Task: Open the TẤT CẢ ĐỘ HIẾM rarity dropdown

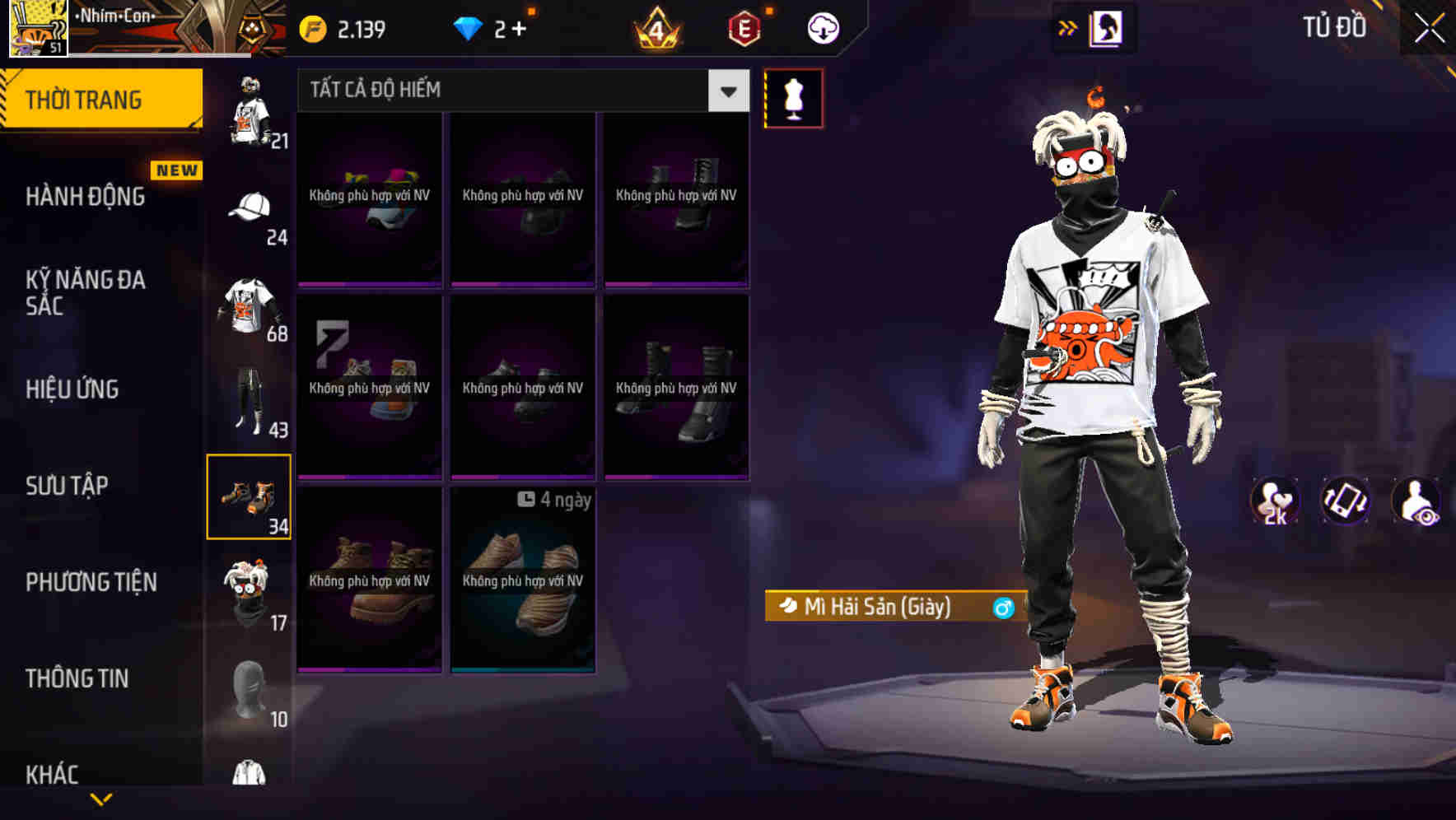Action: pos(519,91)
